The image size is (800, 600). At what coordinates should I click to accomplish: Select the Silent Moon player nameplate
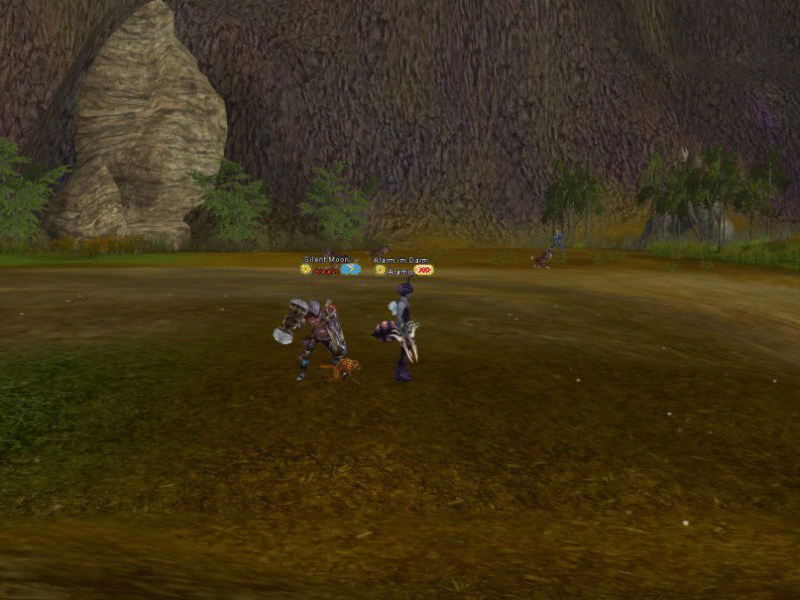click(x=327, y=260)
